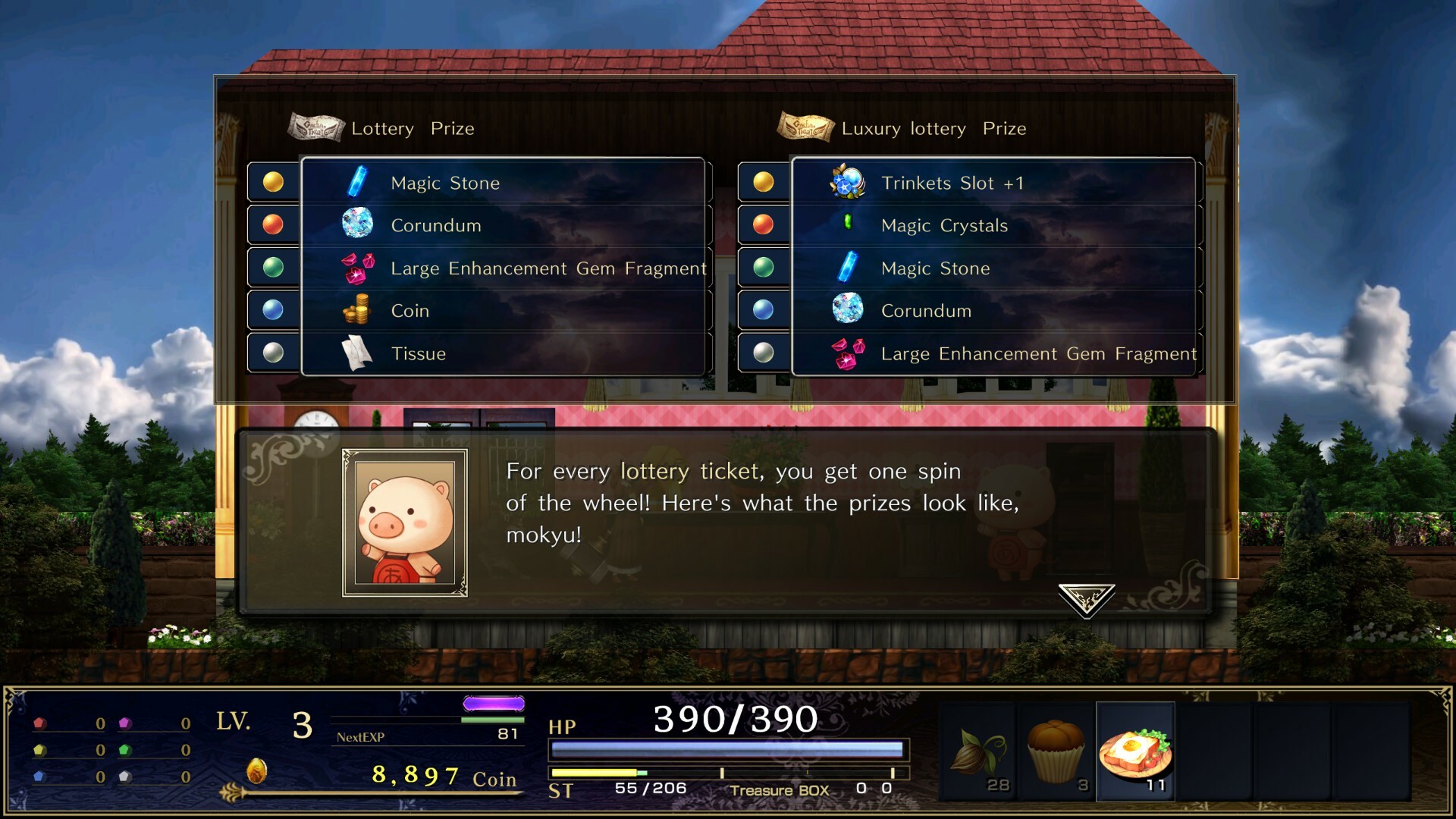The image size is (1456, 819).
Task: Select the Tissue prize icon
Action: tap(356, 352)
